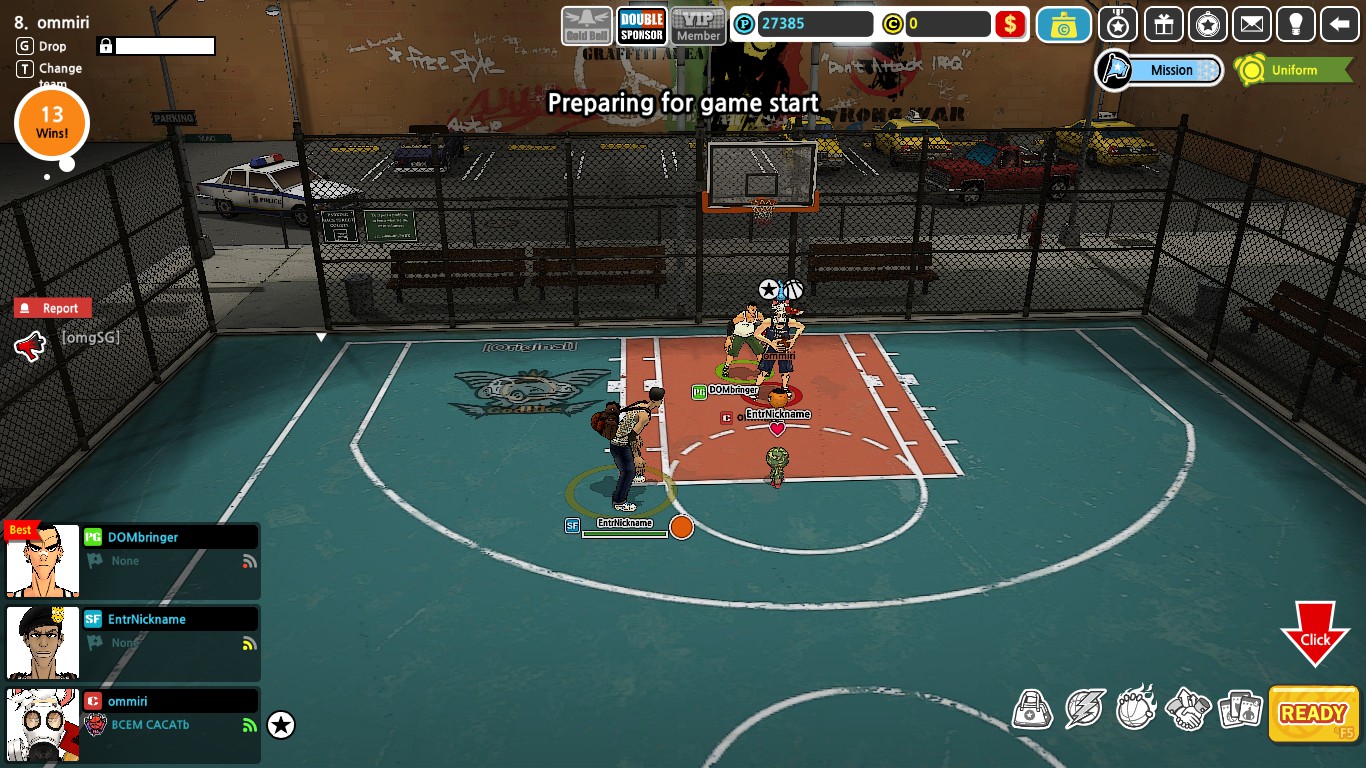
Task: Select the back arrow icon
Action: (x=1340, y=24)
